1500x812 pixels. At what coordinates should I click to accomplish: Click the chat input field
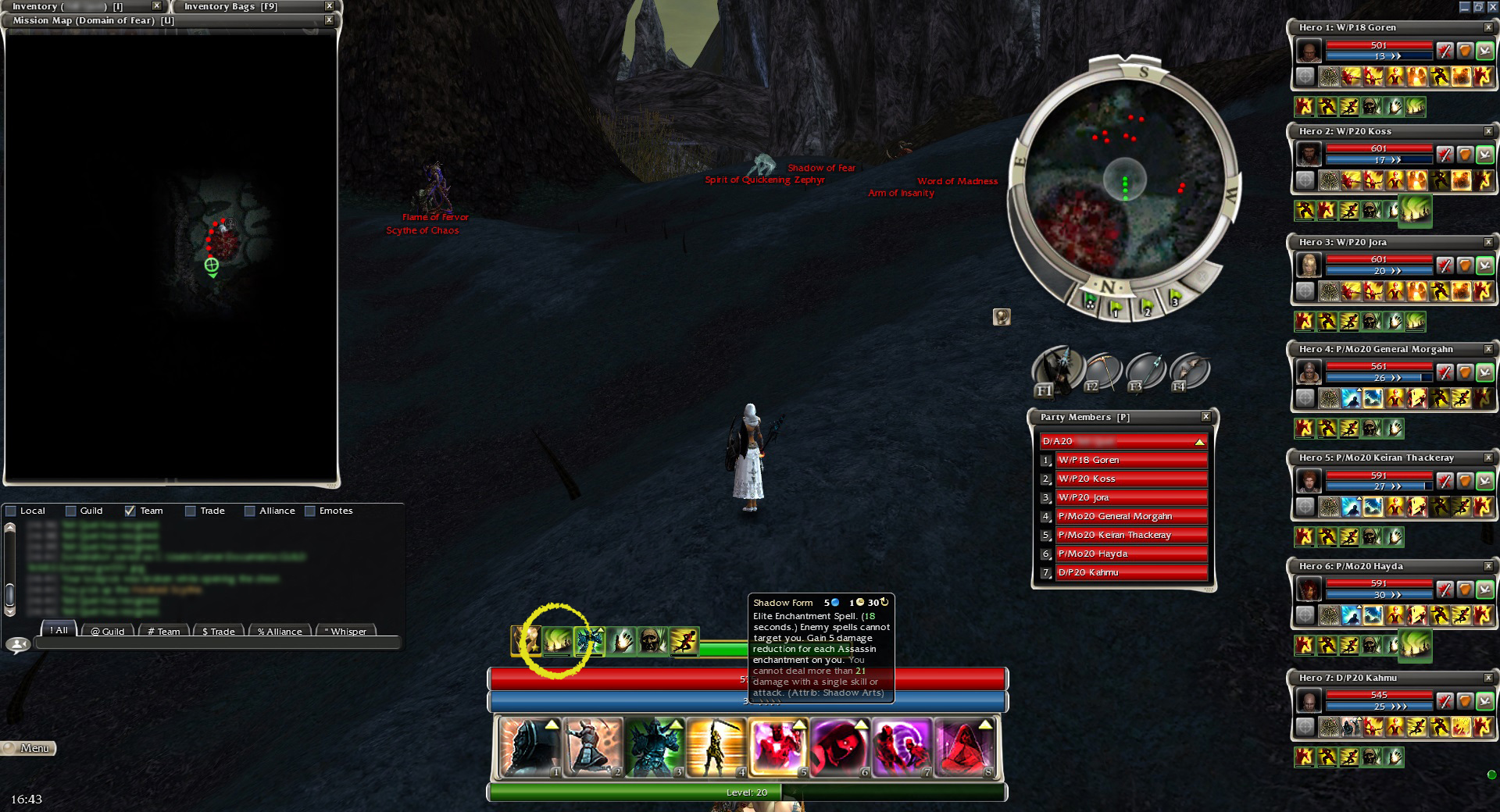[211, 644]
